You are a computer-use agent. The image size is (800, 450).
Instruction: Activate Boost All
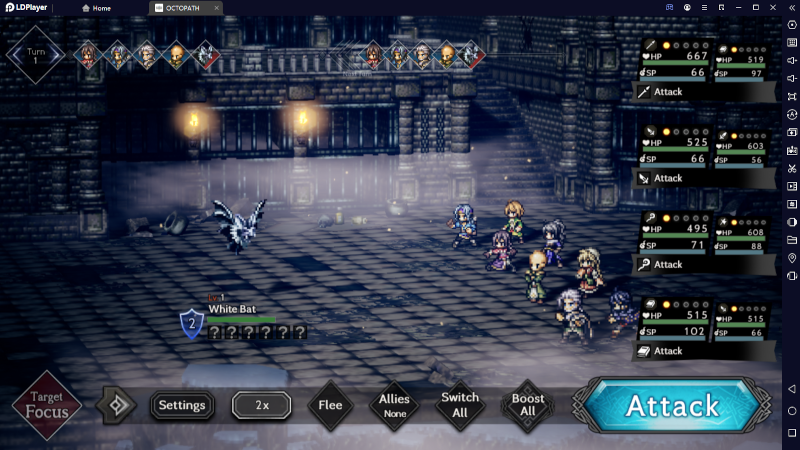click(x=527, y=405)
